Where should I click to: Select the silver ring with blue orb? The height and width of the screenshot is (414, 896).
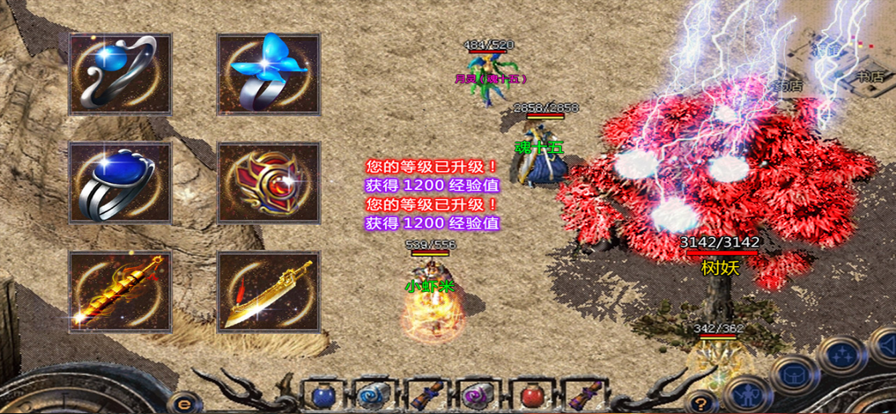point(119,73)
